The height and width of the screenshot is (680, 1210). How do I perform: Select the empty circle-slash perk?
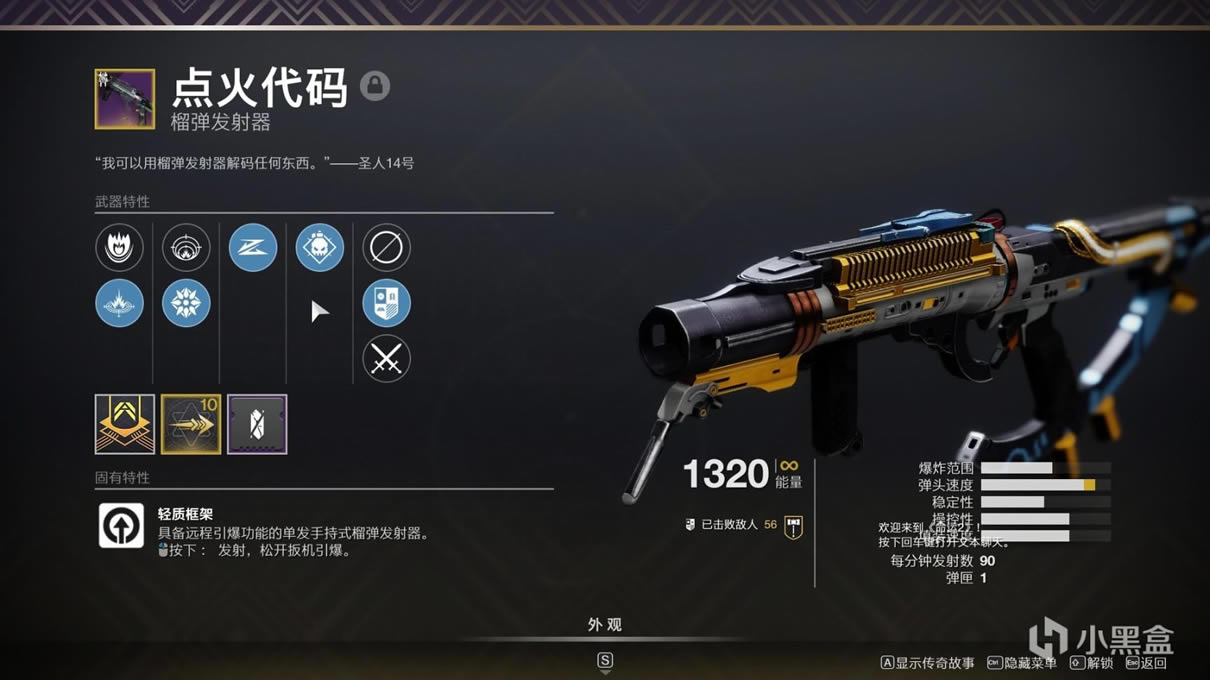pyautogui.click(x=386, y=247)
